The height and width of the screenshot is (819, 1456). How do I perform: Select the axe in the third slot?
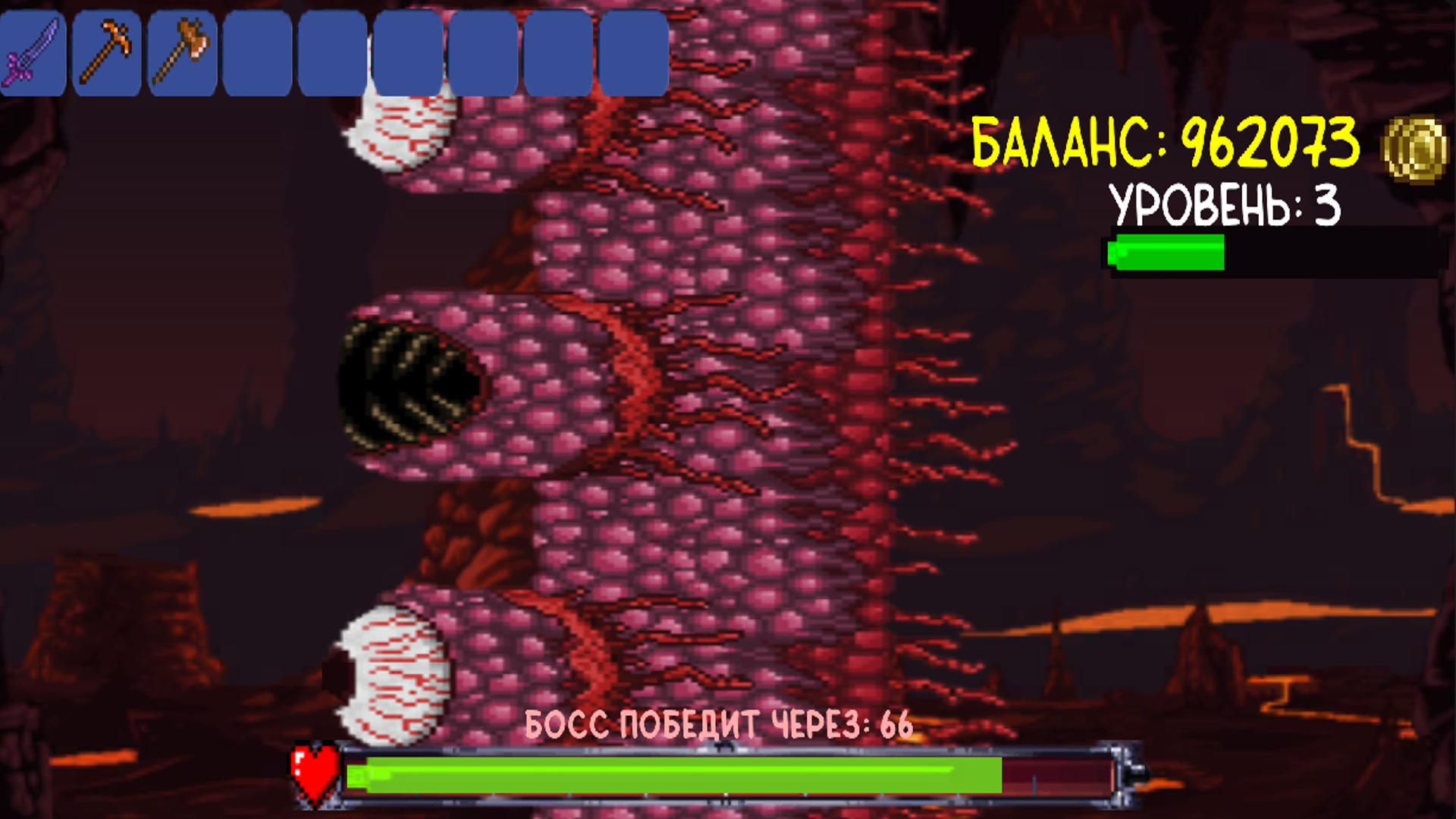(181, 49)
